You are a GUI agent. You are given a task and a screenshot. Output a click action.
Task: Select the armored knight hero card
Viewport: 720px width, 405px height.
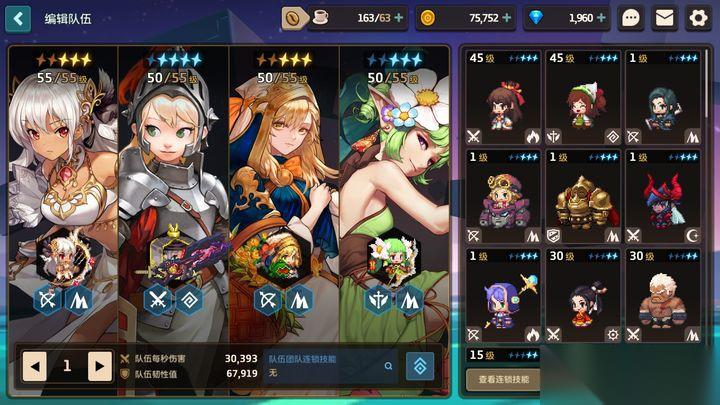173,180
